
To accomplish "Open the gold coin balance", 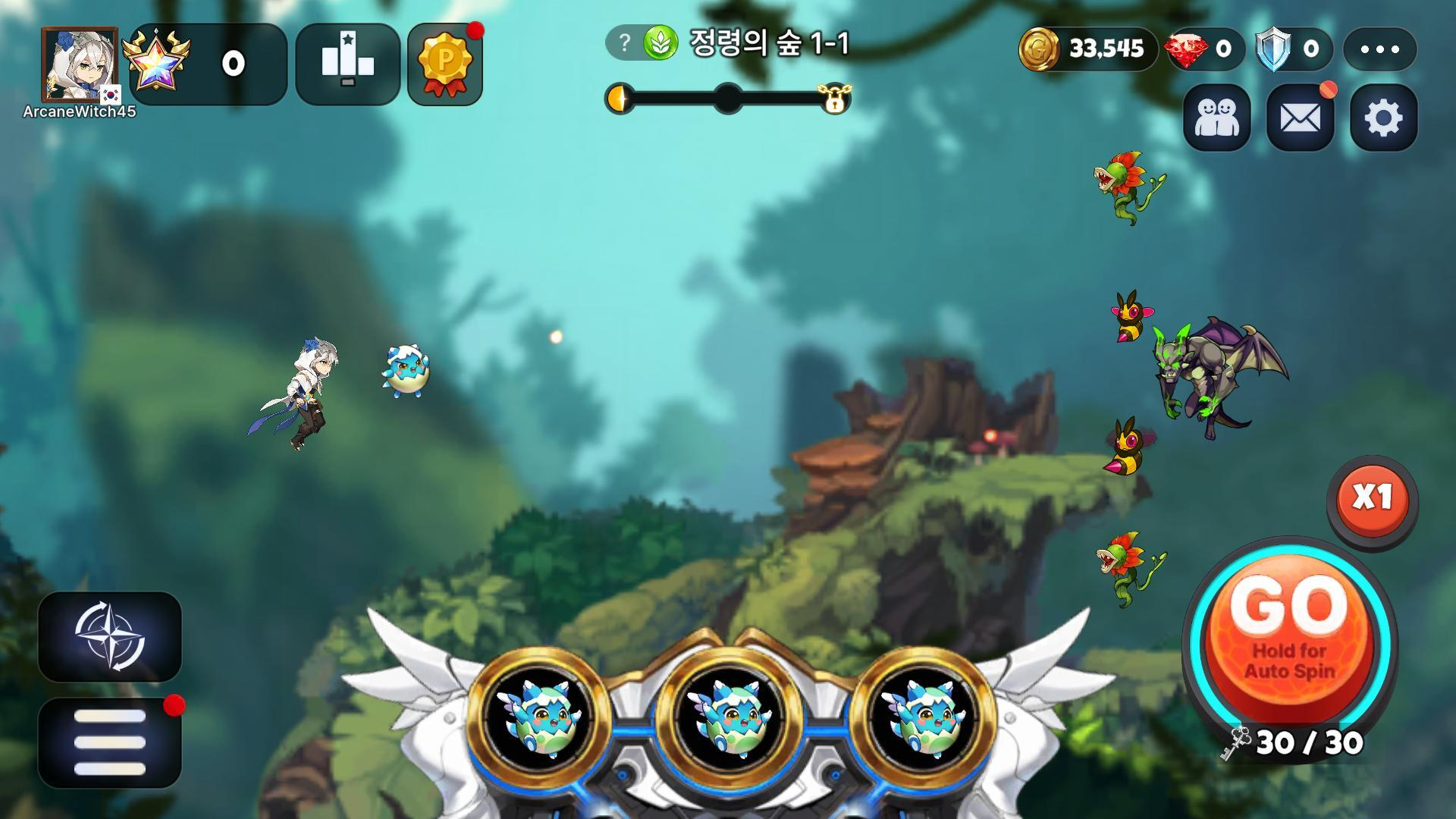I will [1086, 49].
